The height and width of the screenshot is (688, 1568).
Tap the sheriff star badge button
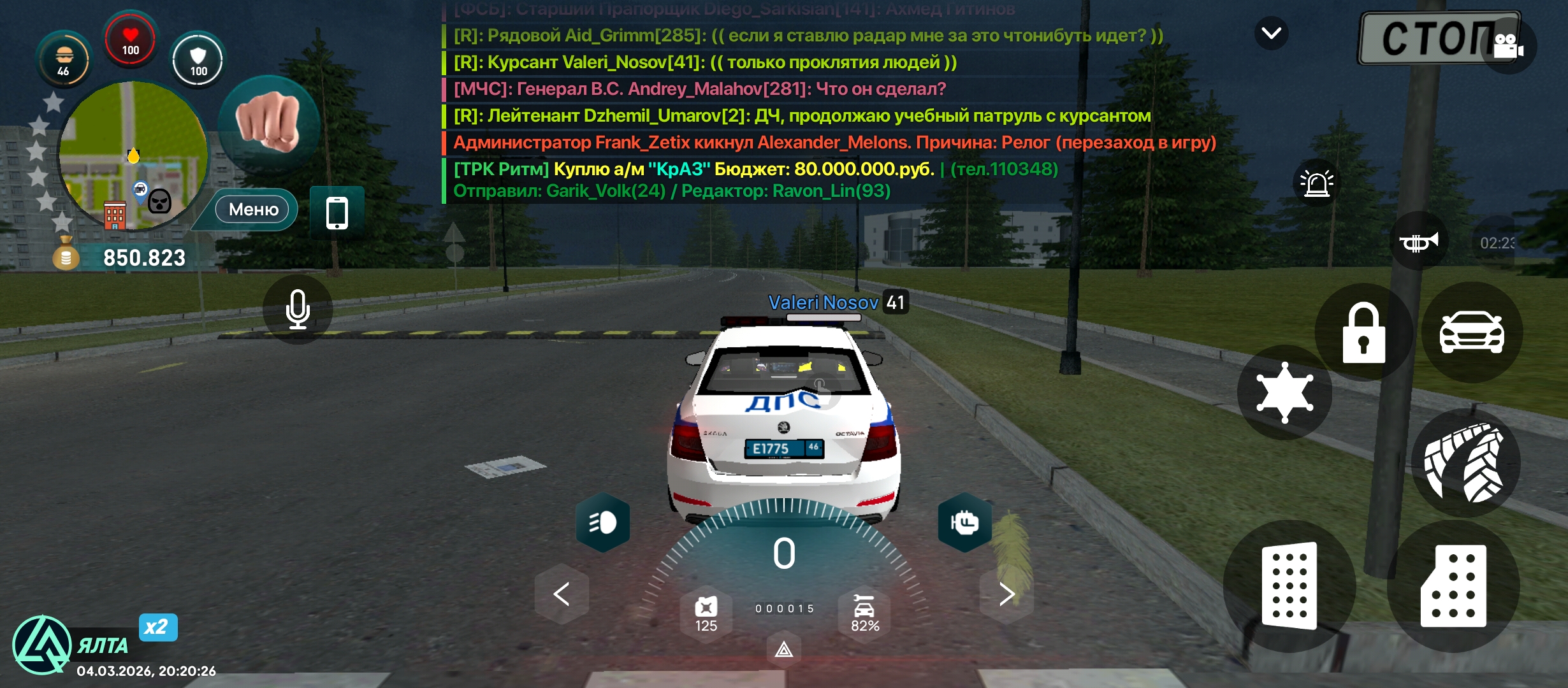[1284, 392]
